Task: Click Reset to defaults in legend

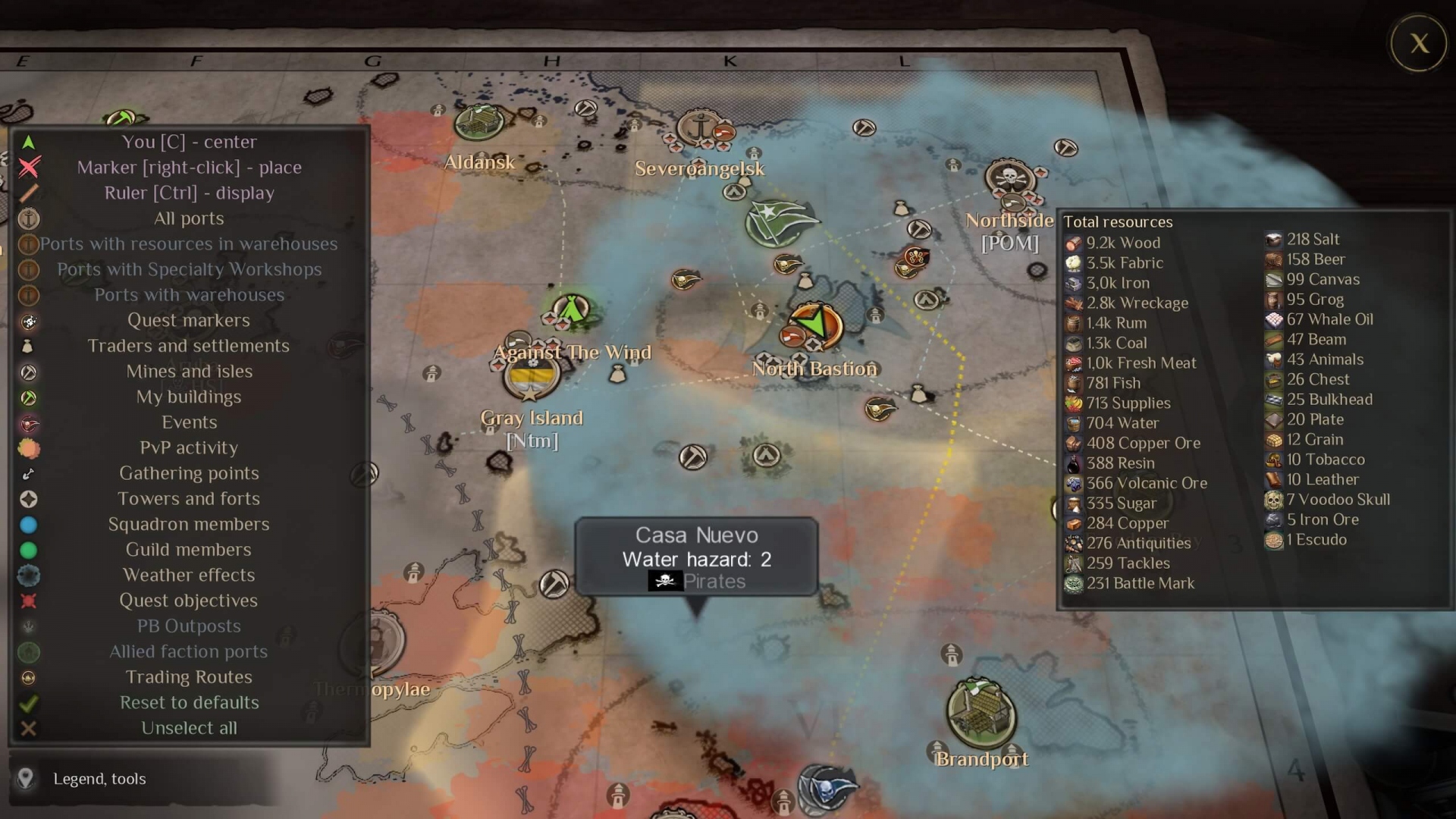Action: [x=189, y=702]
